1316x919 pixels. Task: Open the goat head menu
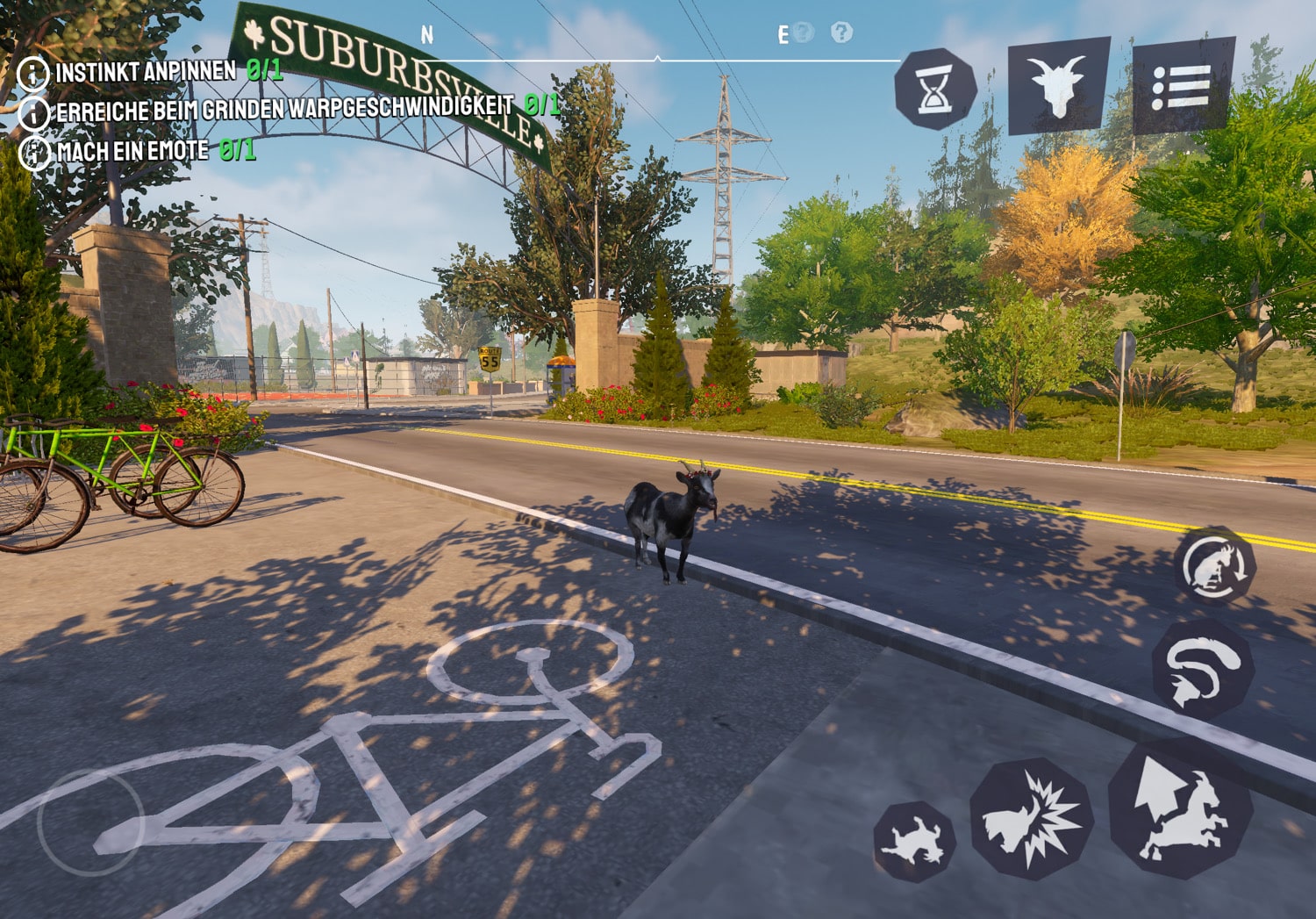(x=1059, y=85)
